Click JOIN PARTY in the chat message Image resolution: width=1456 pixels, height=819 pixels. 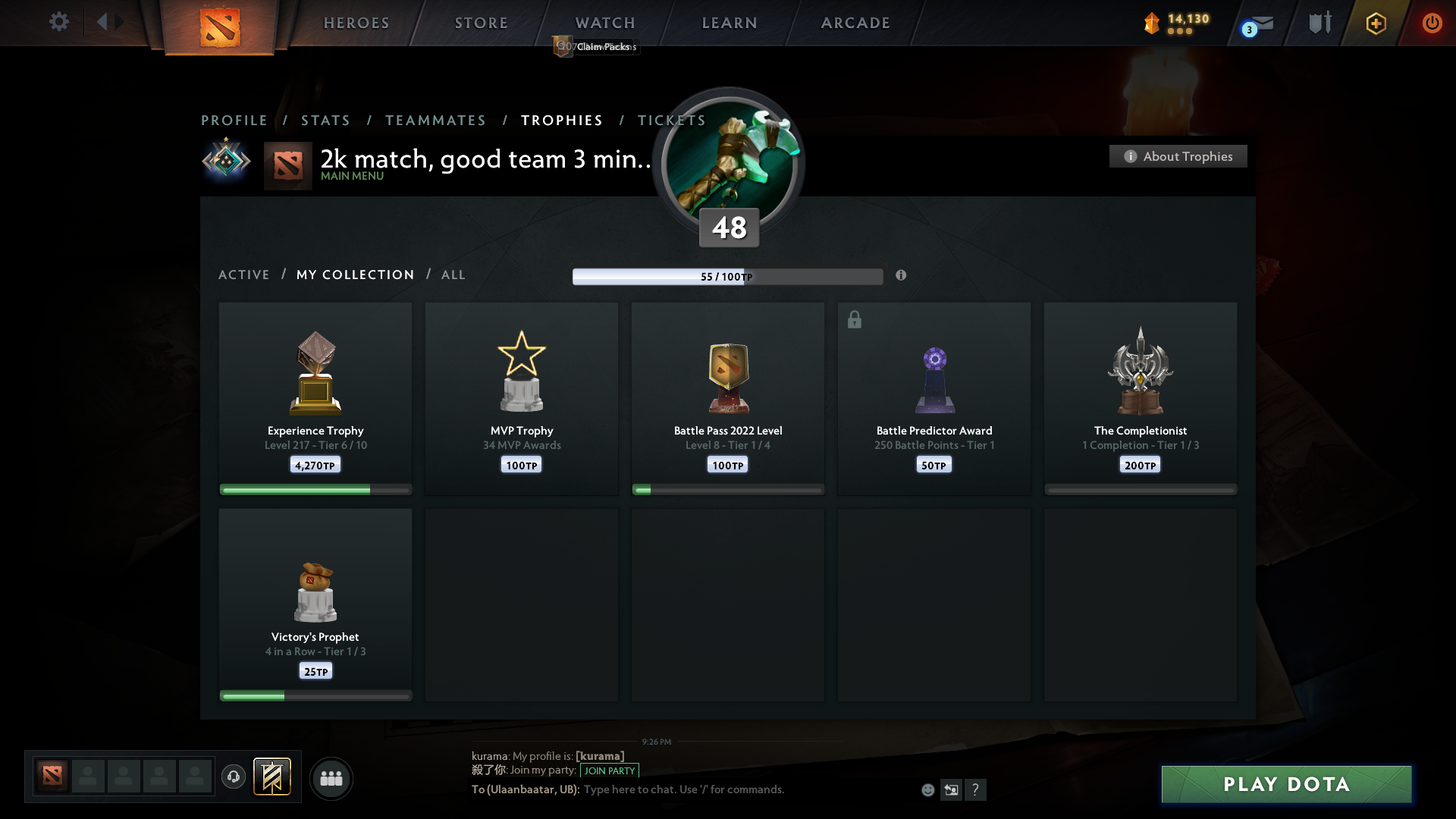(x=610, y=770)
